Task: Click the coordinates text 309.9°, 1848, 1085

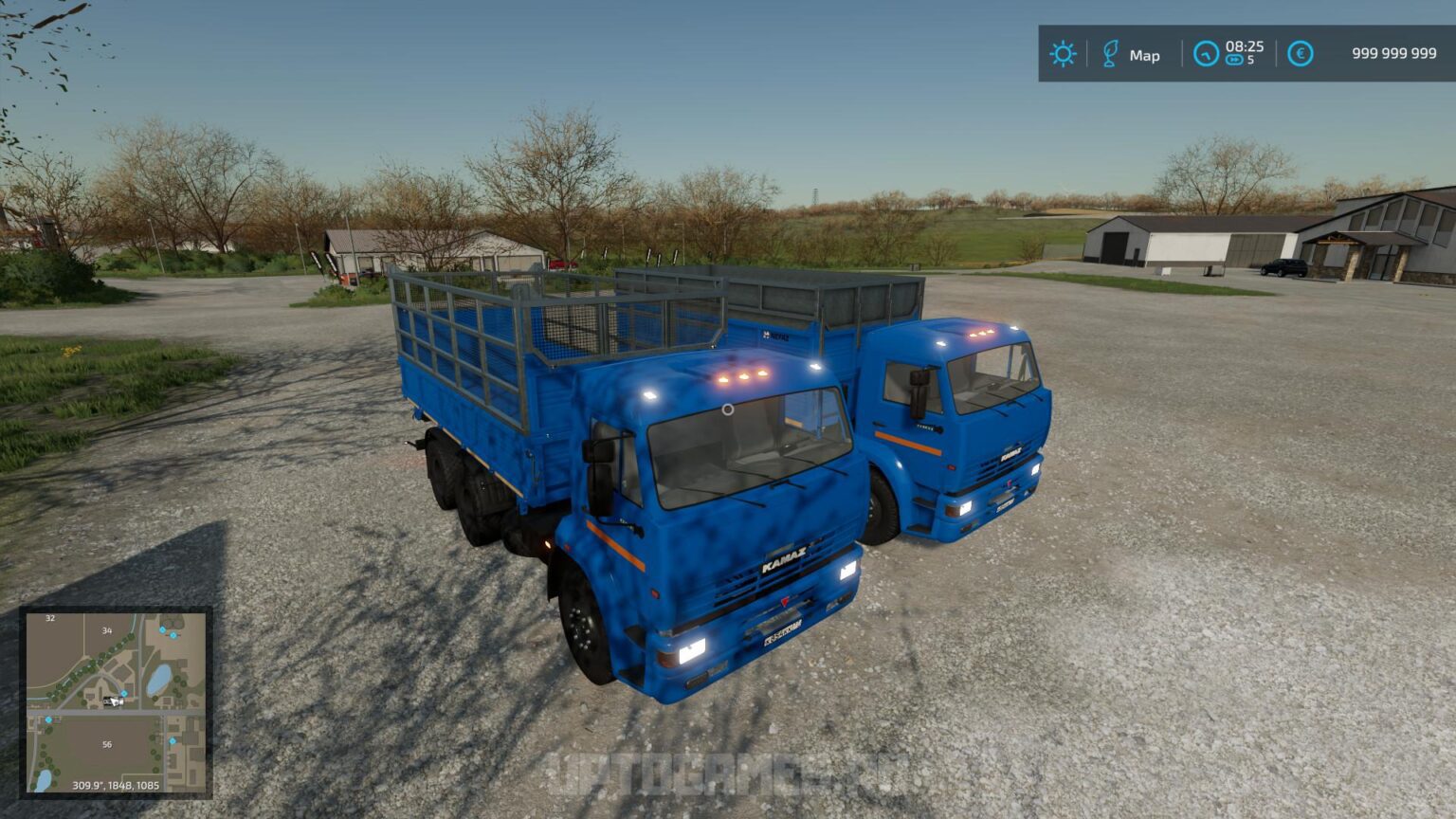Action: coord(117,786)
